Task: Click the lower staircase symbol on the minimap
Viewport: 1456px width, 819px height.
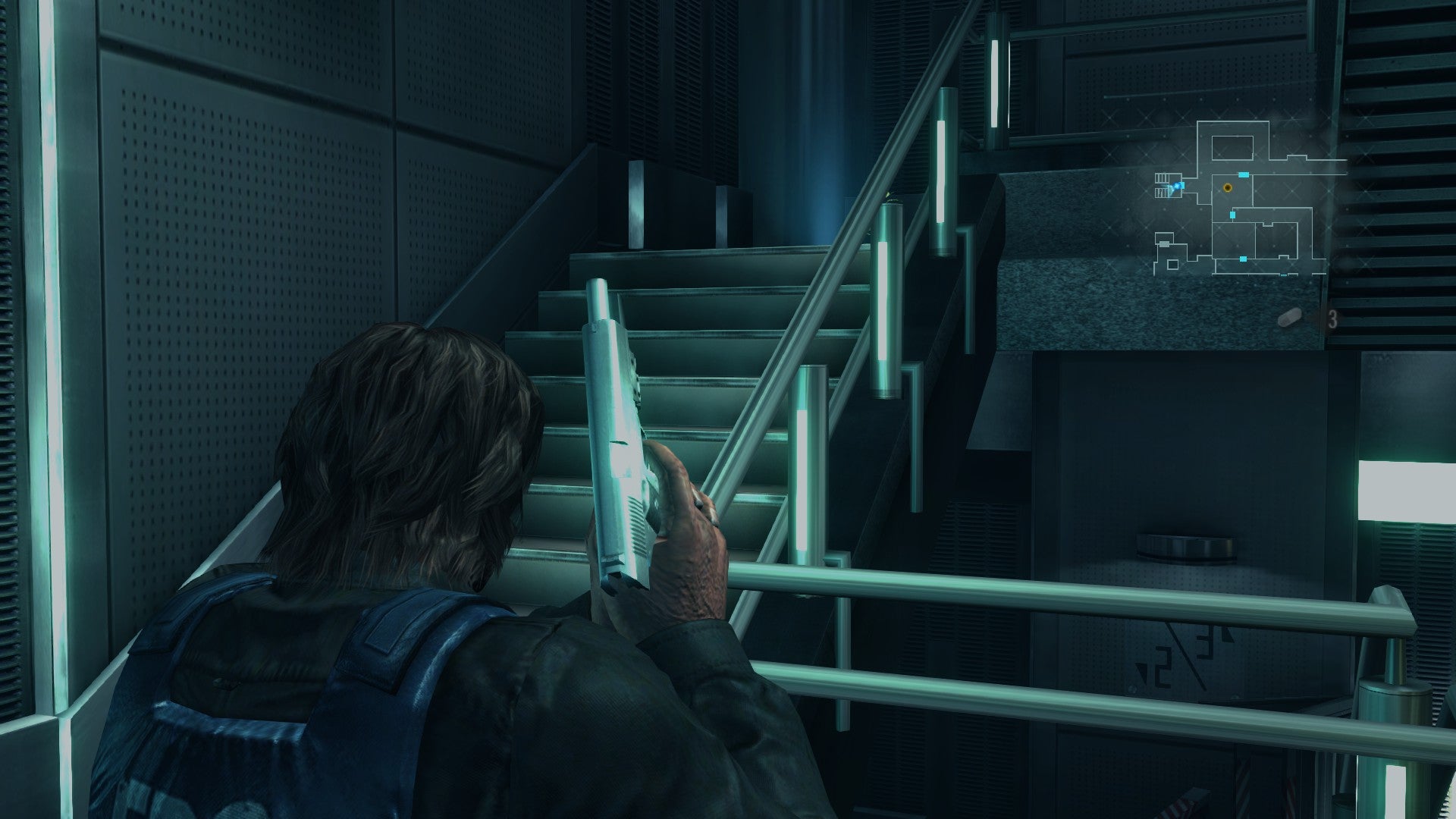Action: click(1163, 193)
